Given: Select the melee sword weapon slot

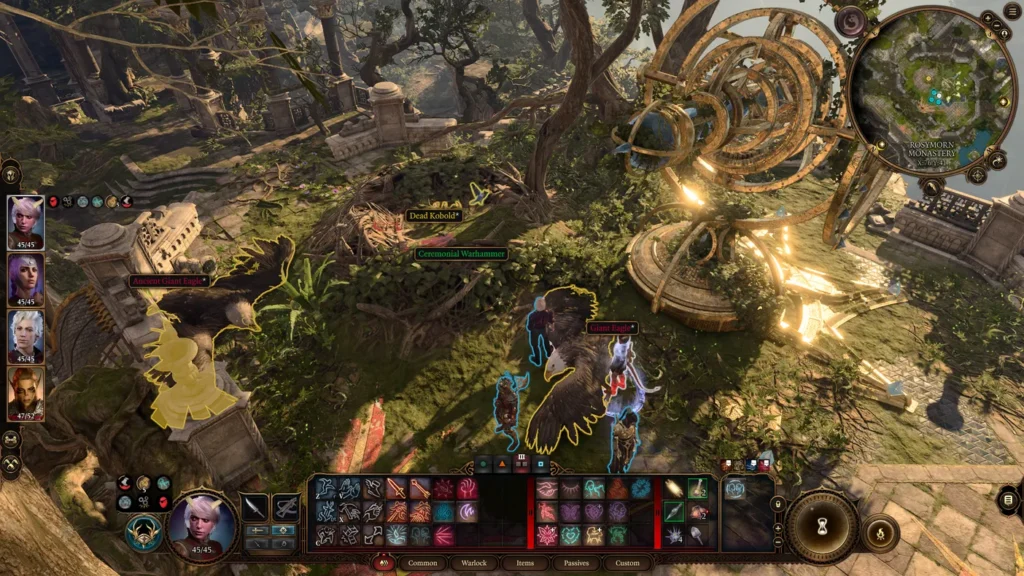Looking at the screenshot, I should pos(256,507).
